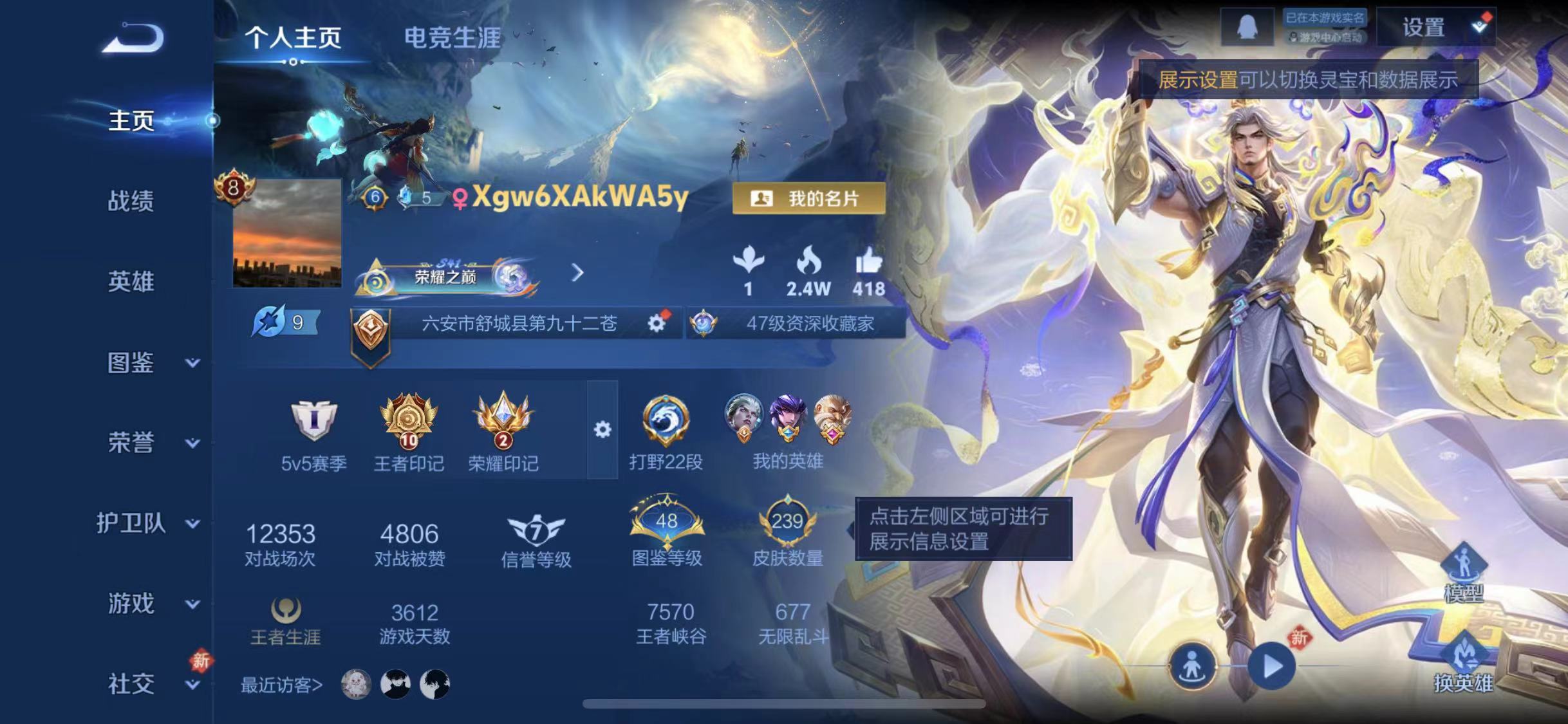Image resolution: width=1568 pixels, height=724 pixels.
Task: Open the 战绩 sidebar menu item
Action: point(131,201)
